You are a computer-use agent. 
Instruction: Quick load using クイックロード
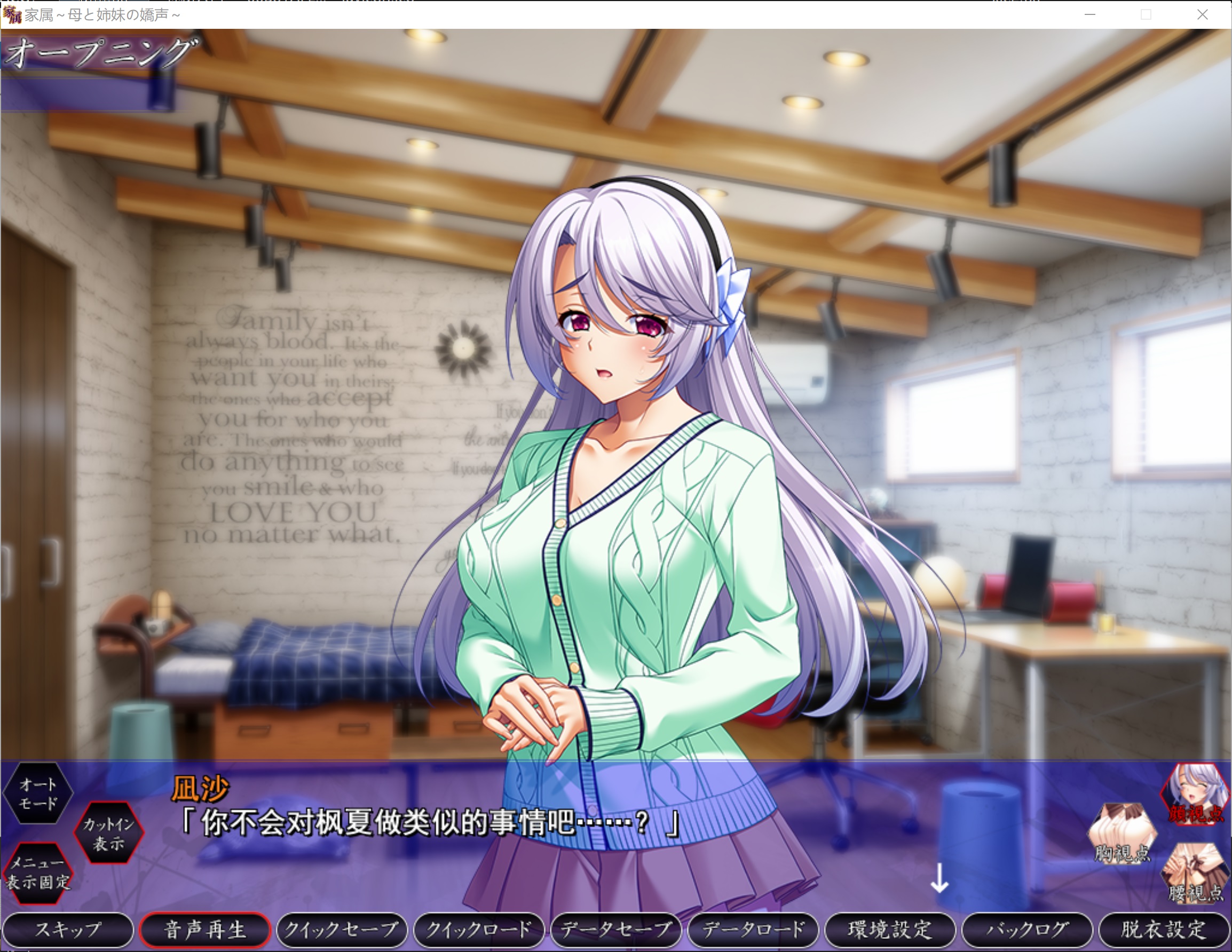click(x=478, y=929)
